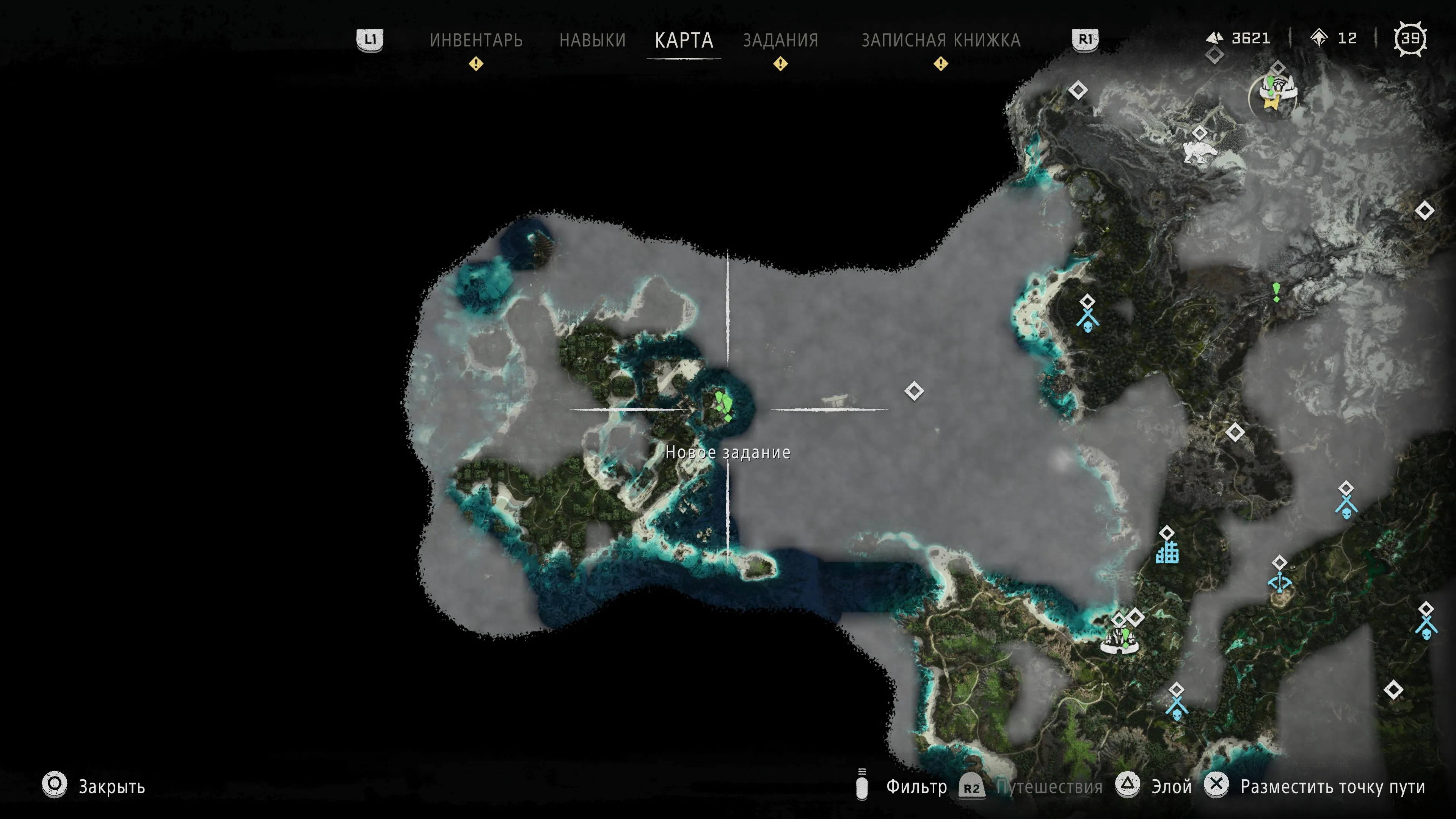Viewport: 1456px width, 819px height.
Task: Click the blue ruined-buildings map marker
Action: coord(1167,552)
